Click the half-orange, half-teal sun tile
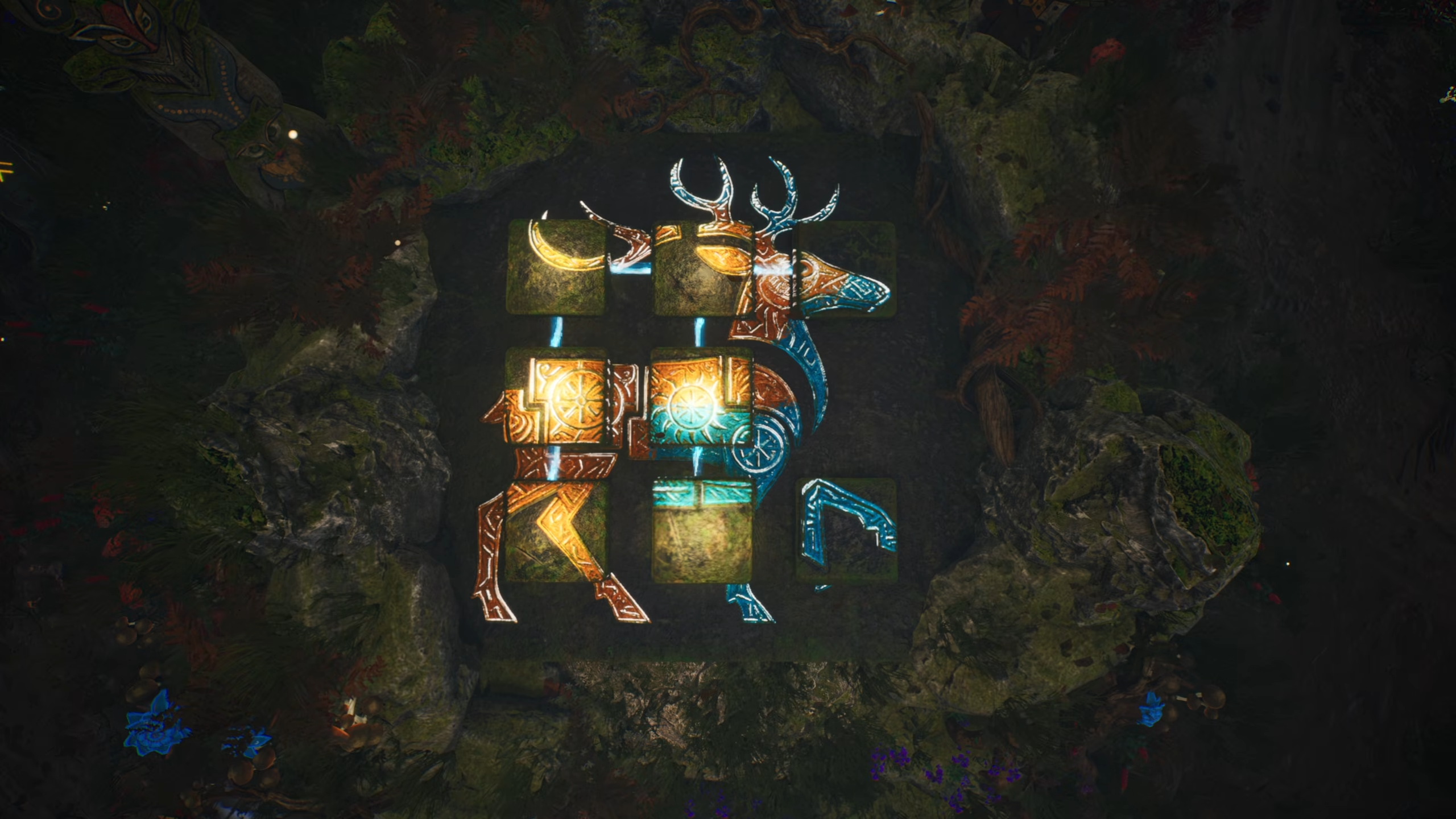This screenshot has width=1456, height=819. 701,397
